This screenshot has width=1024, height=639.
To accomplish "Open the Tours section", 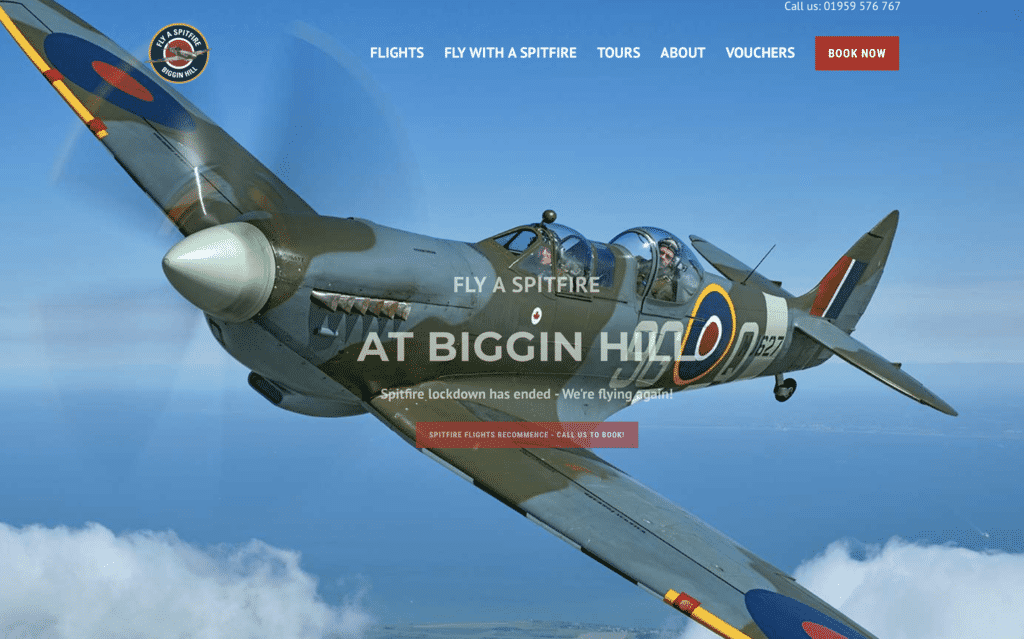I will pos(618,53).
